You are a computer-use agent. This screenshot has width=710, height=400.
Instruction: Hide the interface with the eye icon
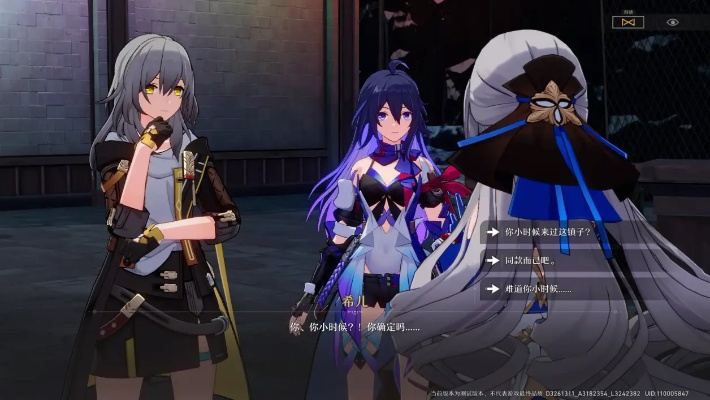[672, 21]
